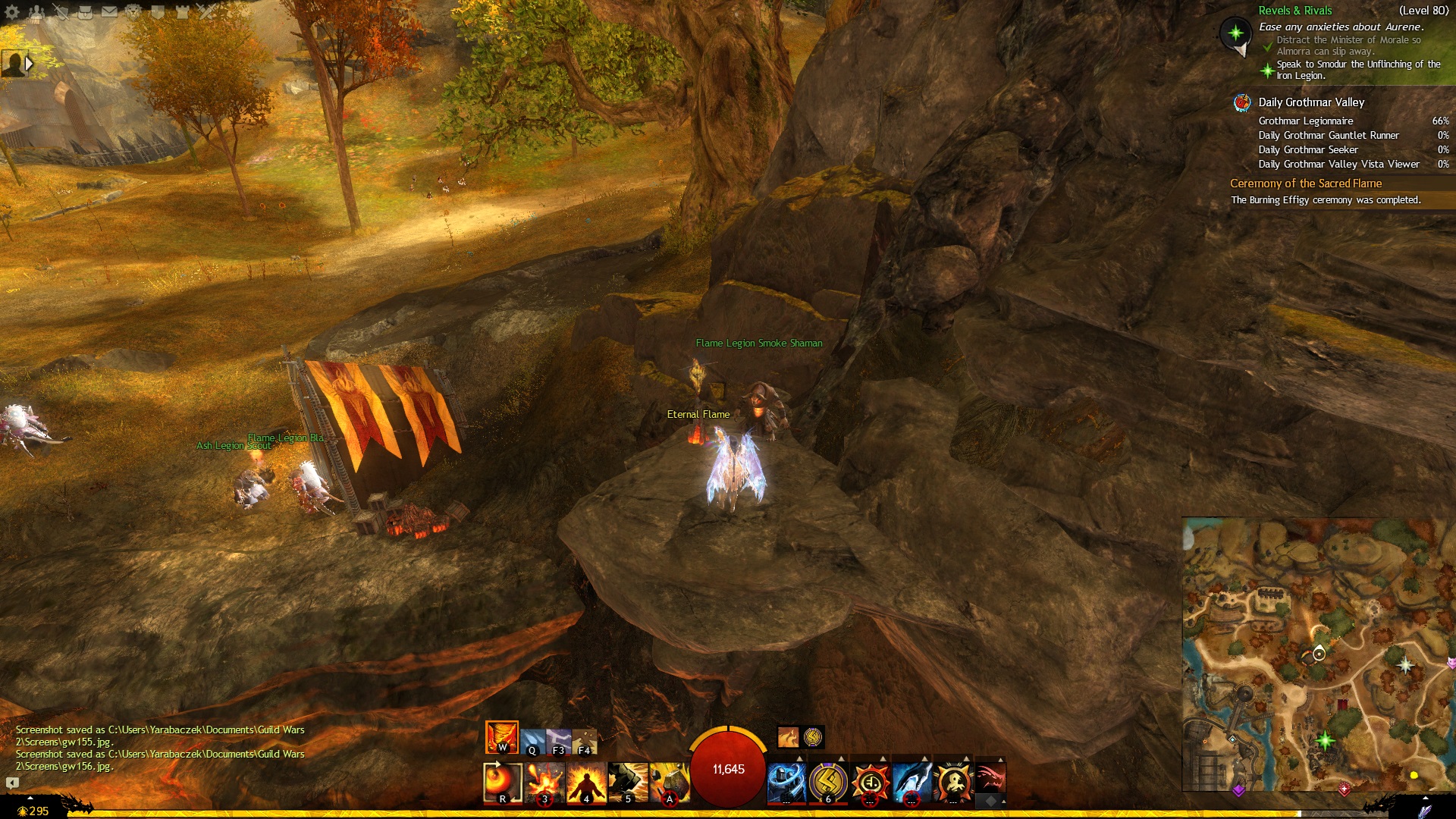The height and width of the screenshot is (819, 1456).
Task: Switch to water attunement
Action: (x=532, y=741)
